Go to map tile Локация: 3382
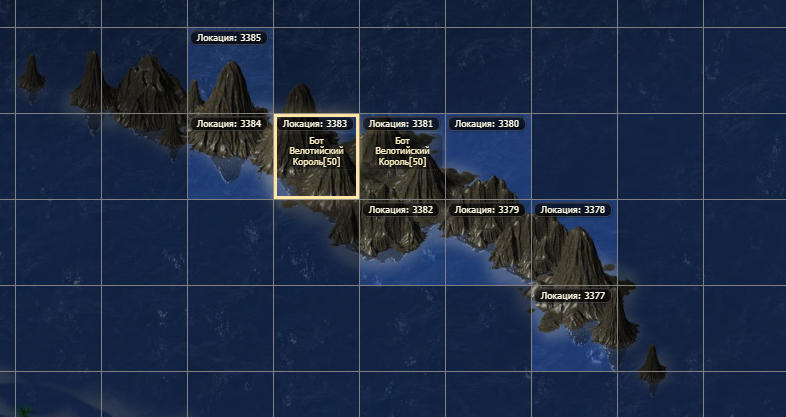 pos(402,243)
